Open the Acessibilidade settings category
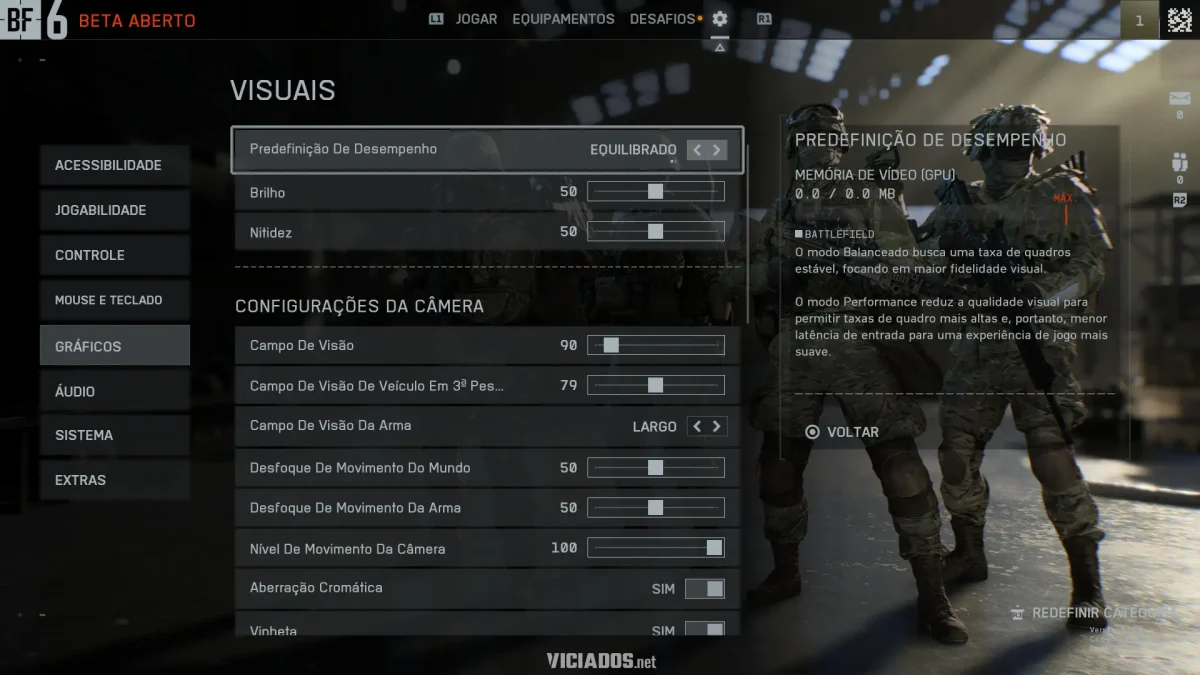 point(114,165)
